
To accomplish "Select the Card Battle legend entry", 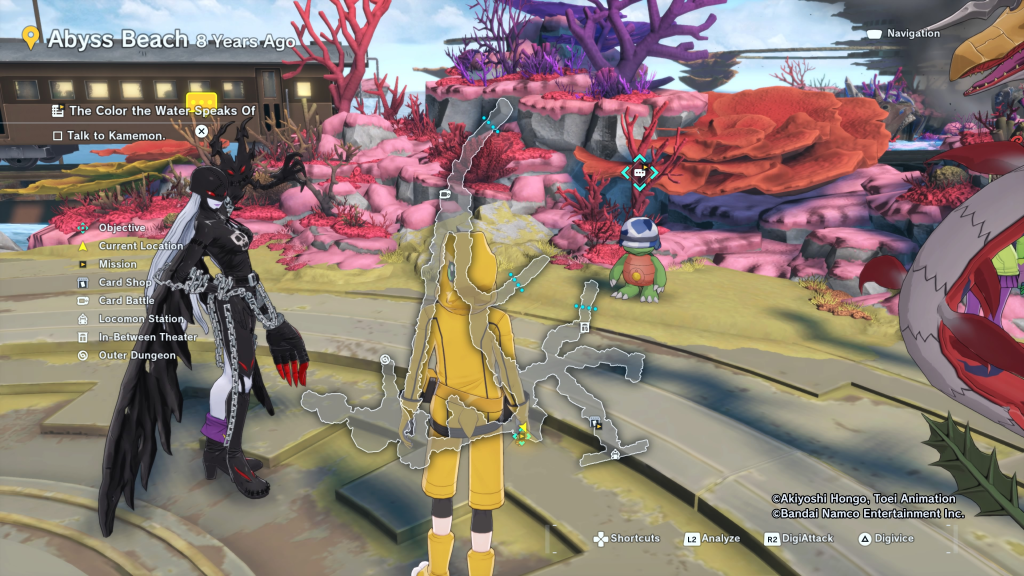I will click(127, 301).
